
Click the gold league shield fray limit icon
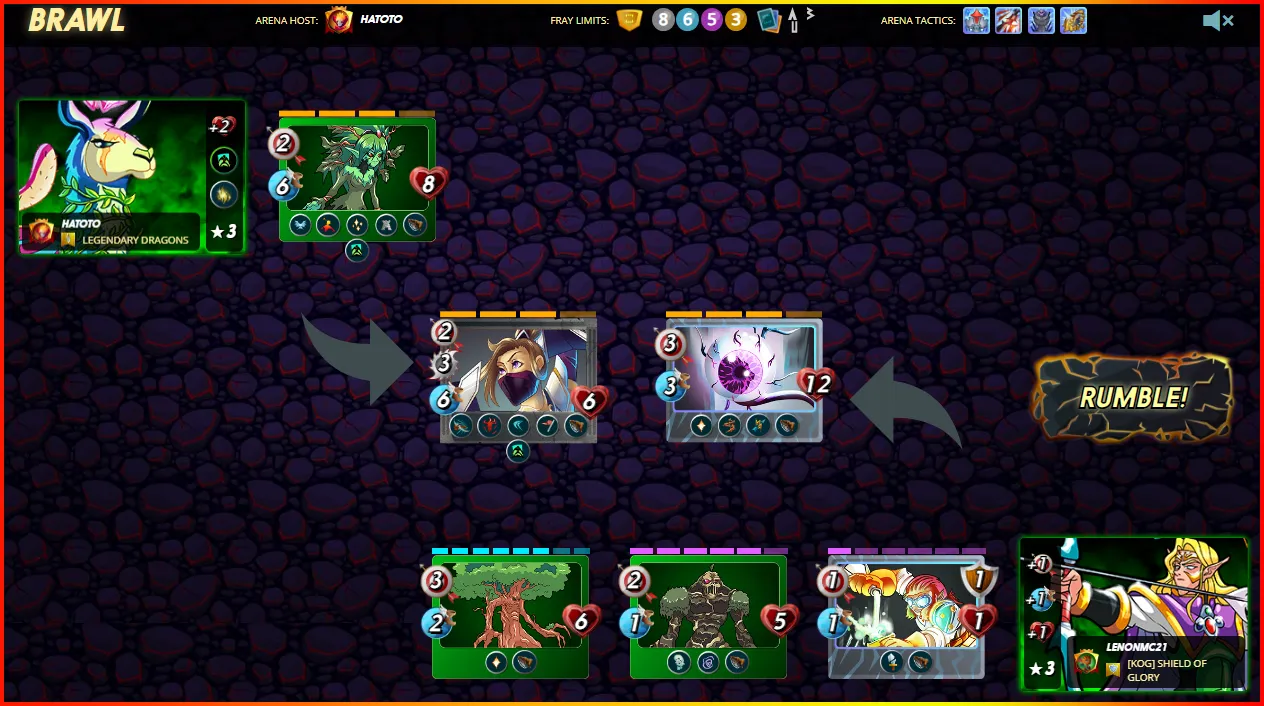629,20
